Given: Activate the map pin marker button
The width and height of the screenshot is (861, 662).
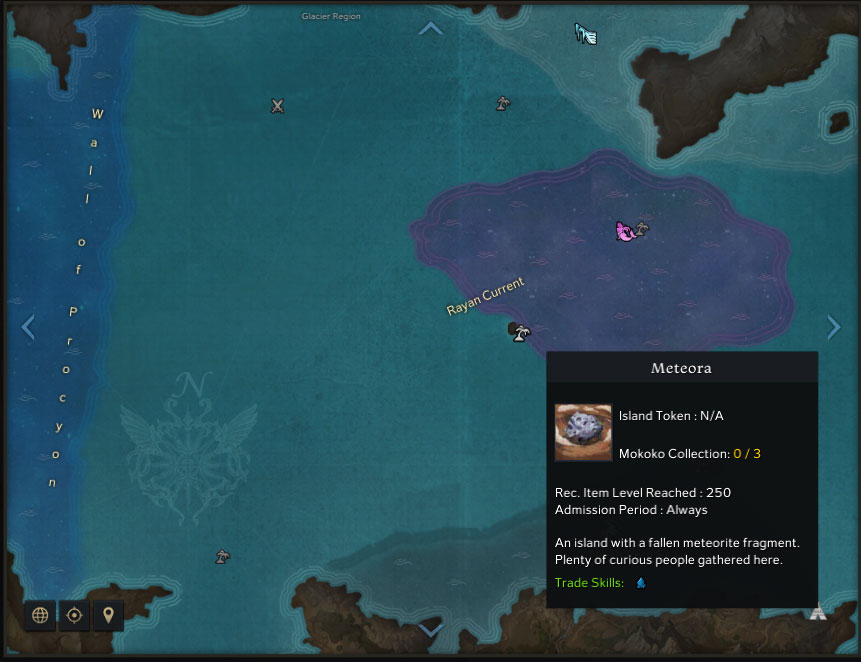Looking at the screenshot, I should pyautogui.click(x=108, y=615).
